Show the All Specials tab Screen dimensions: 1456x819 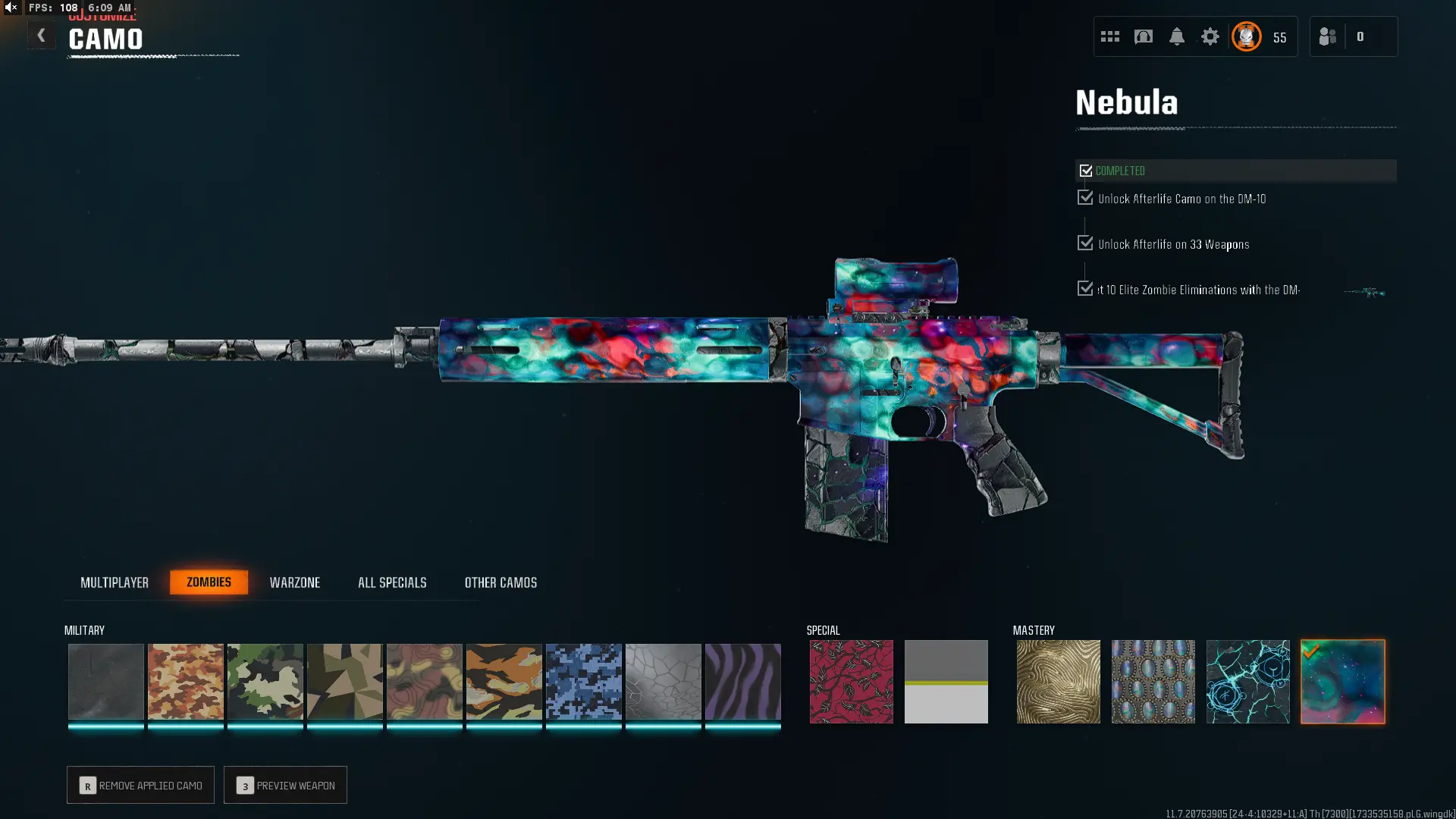click(392, 582)
